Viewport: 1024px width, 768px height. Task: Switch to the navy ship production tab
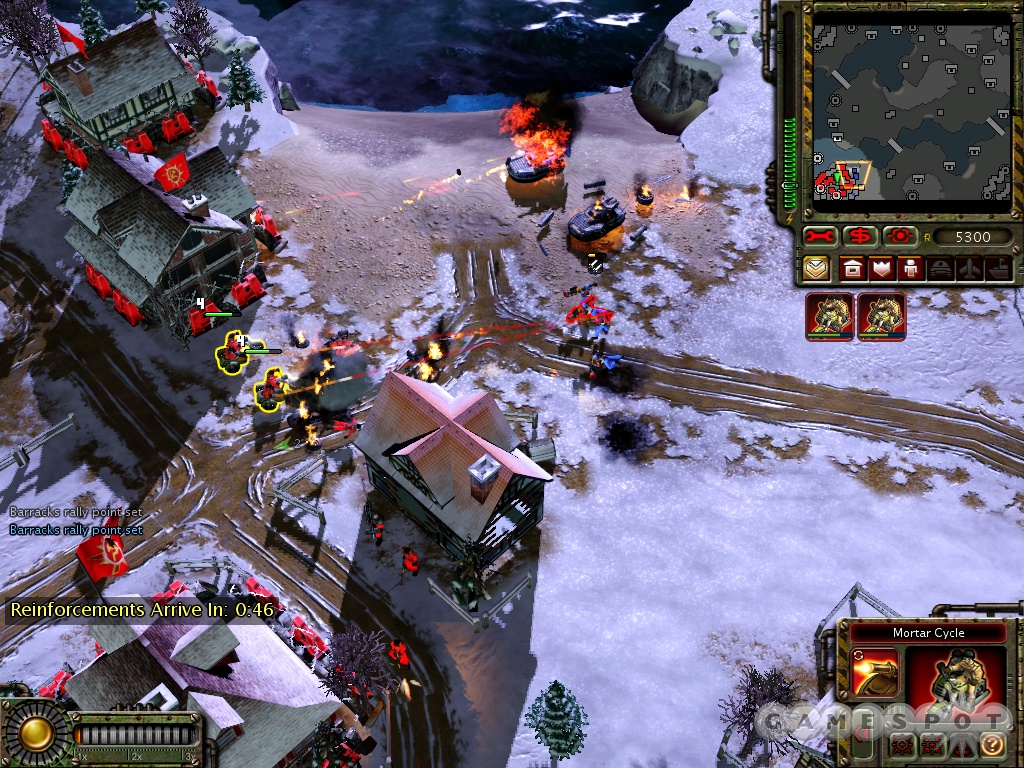[x=998, y=268]
